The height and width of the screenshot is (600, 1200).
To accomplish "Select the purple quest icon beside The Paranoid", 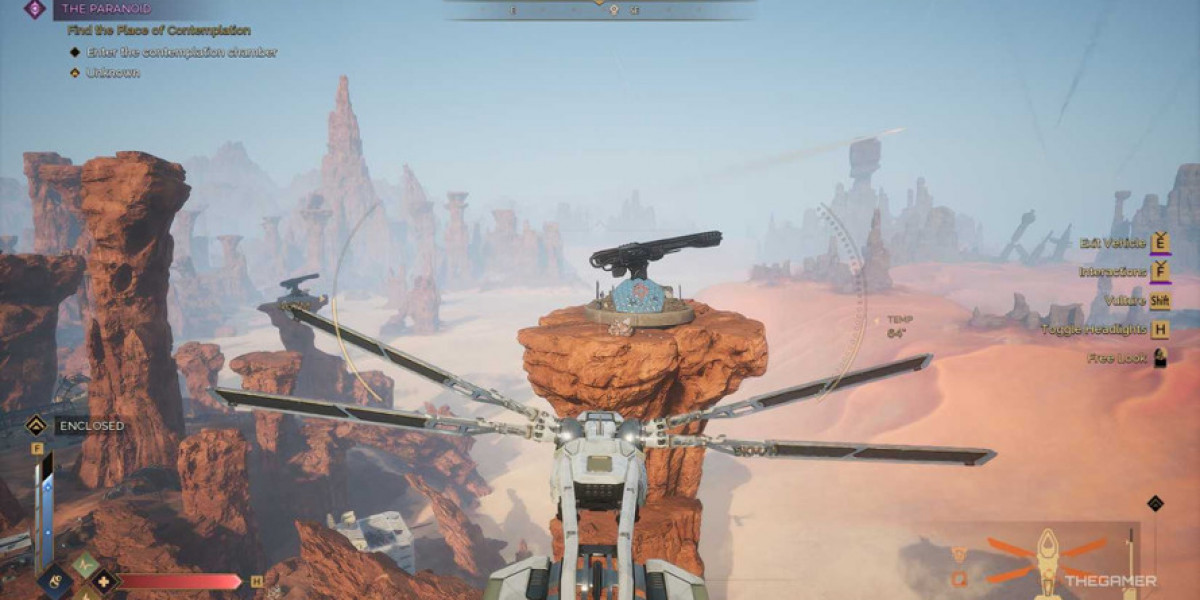I will 35,9.
